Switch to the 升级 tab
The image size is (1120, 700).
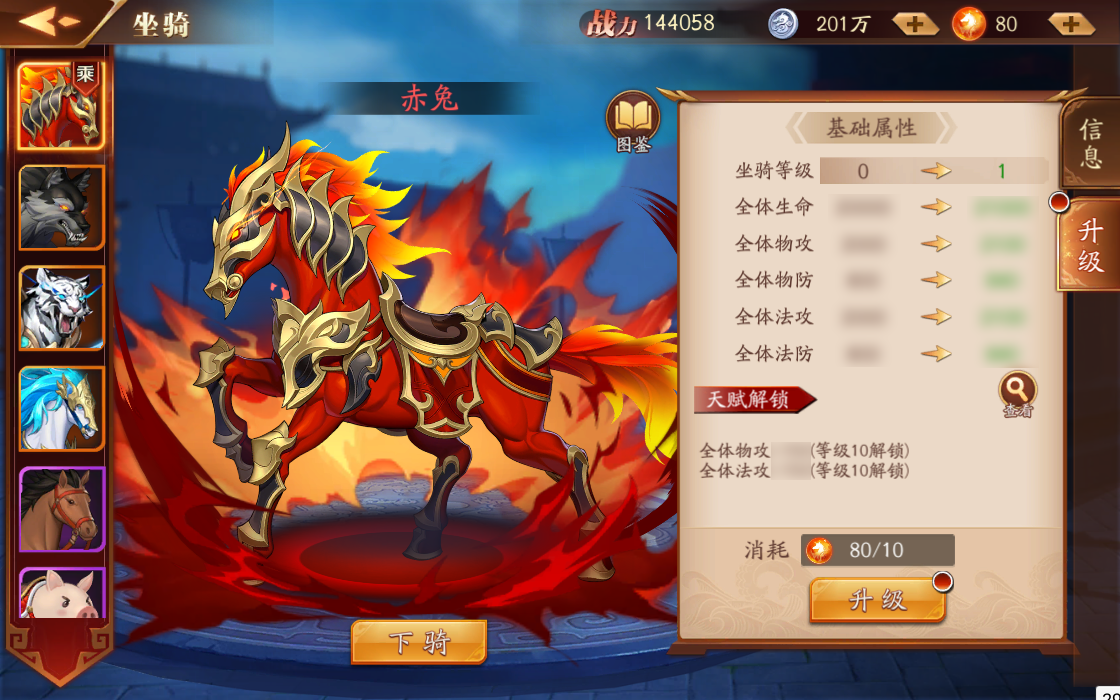pos(1090,246)
